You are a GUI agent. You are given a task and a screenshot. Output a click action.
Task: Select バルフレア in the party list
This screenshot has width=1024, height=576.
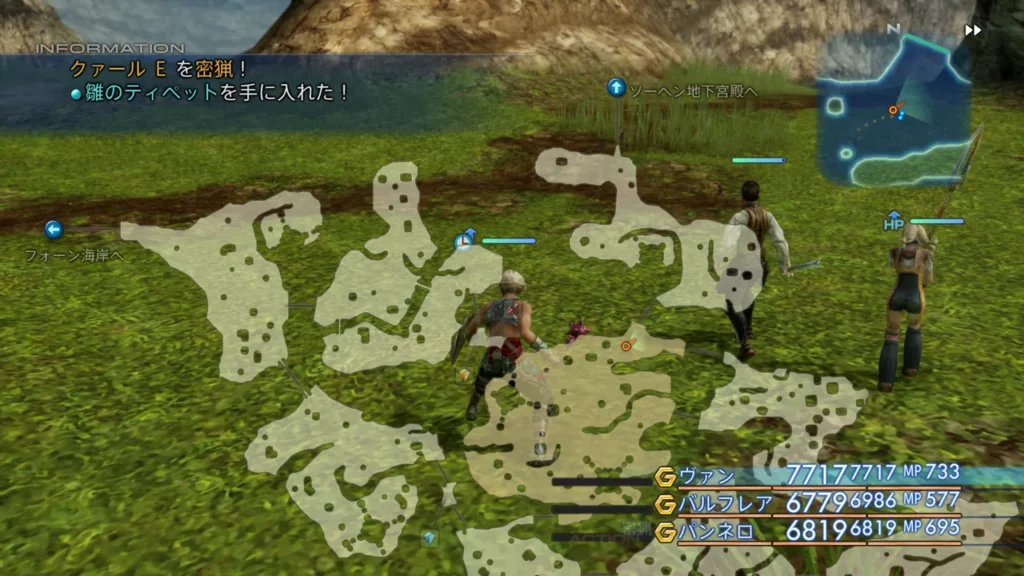(717, 503)
